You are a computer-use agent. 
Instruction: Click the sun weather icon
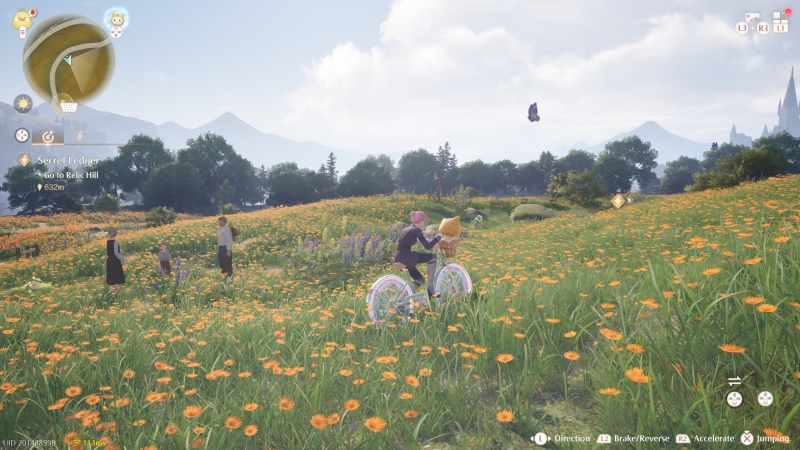coord(22,103)
